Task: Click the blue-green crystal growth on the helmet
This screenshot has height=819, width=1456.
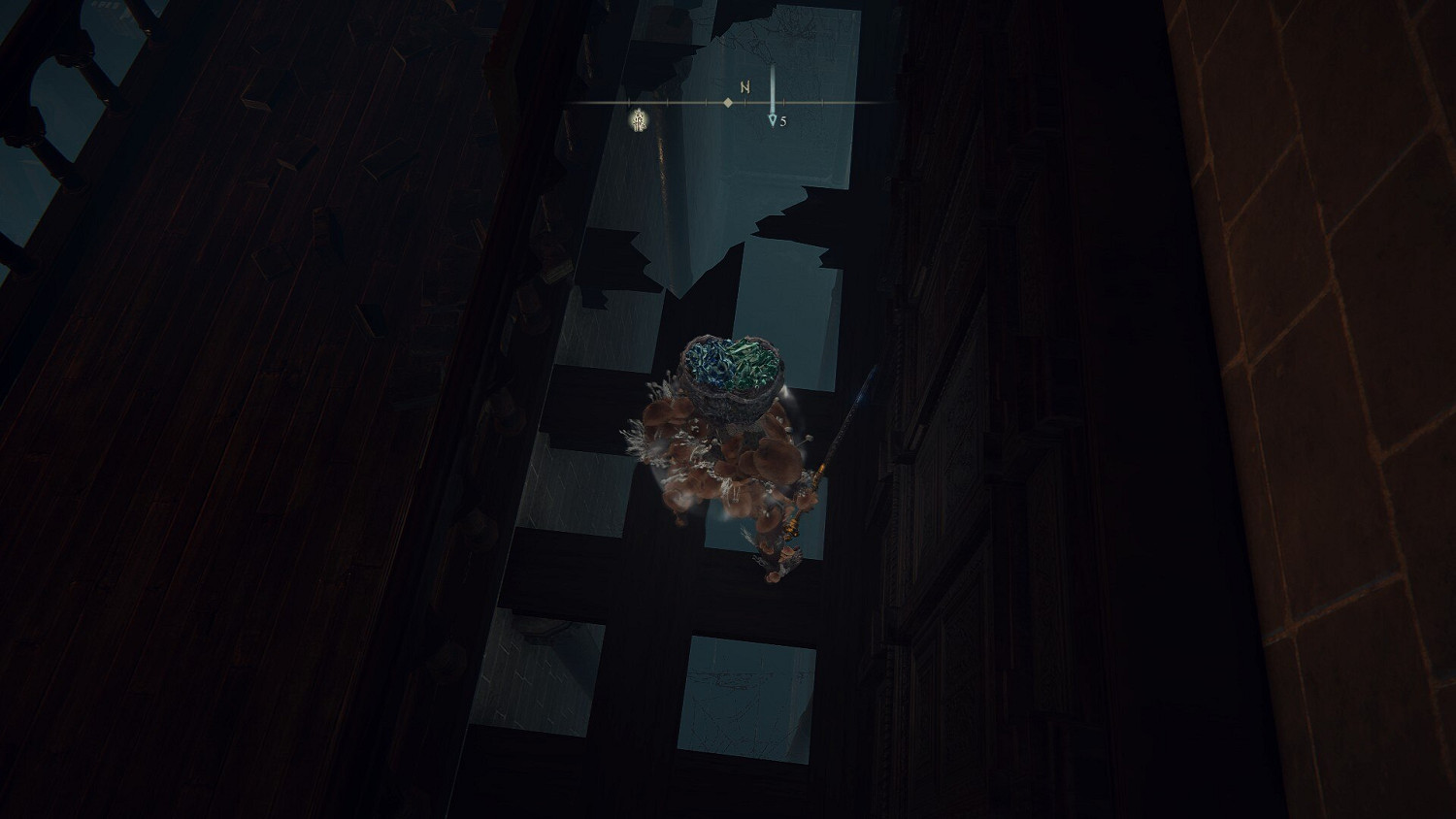Action: click(735, 361)
